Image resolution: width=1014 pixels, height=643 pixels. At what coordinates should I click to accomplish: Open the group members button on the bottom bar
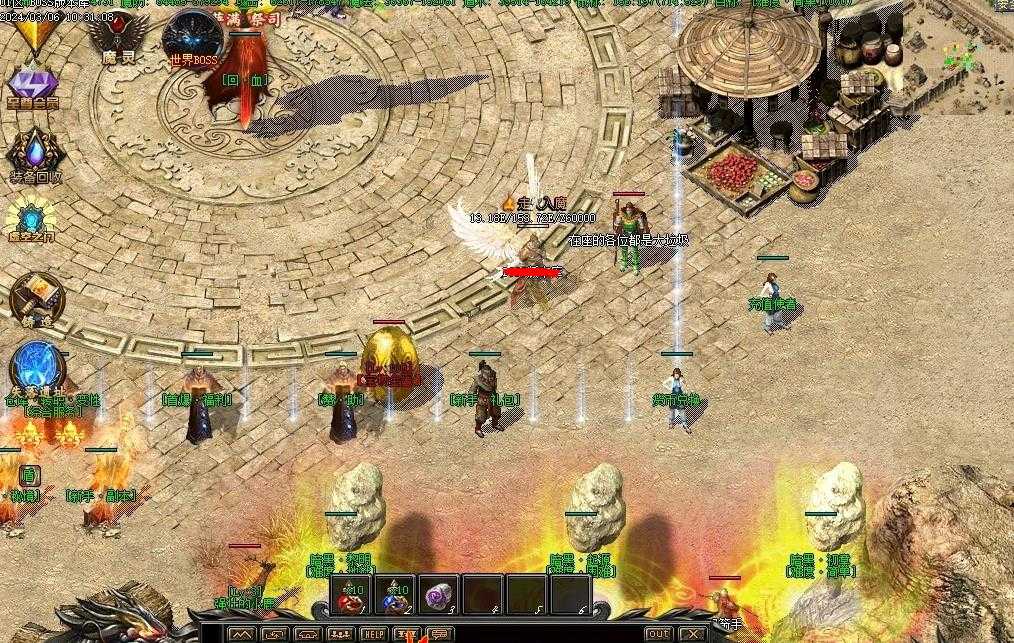coord(340,634)
